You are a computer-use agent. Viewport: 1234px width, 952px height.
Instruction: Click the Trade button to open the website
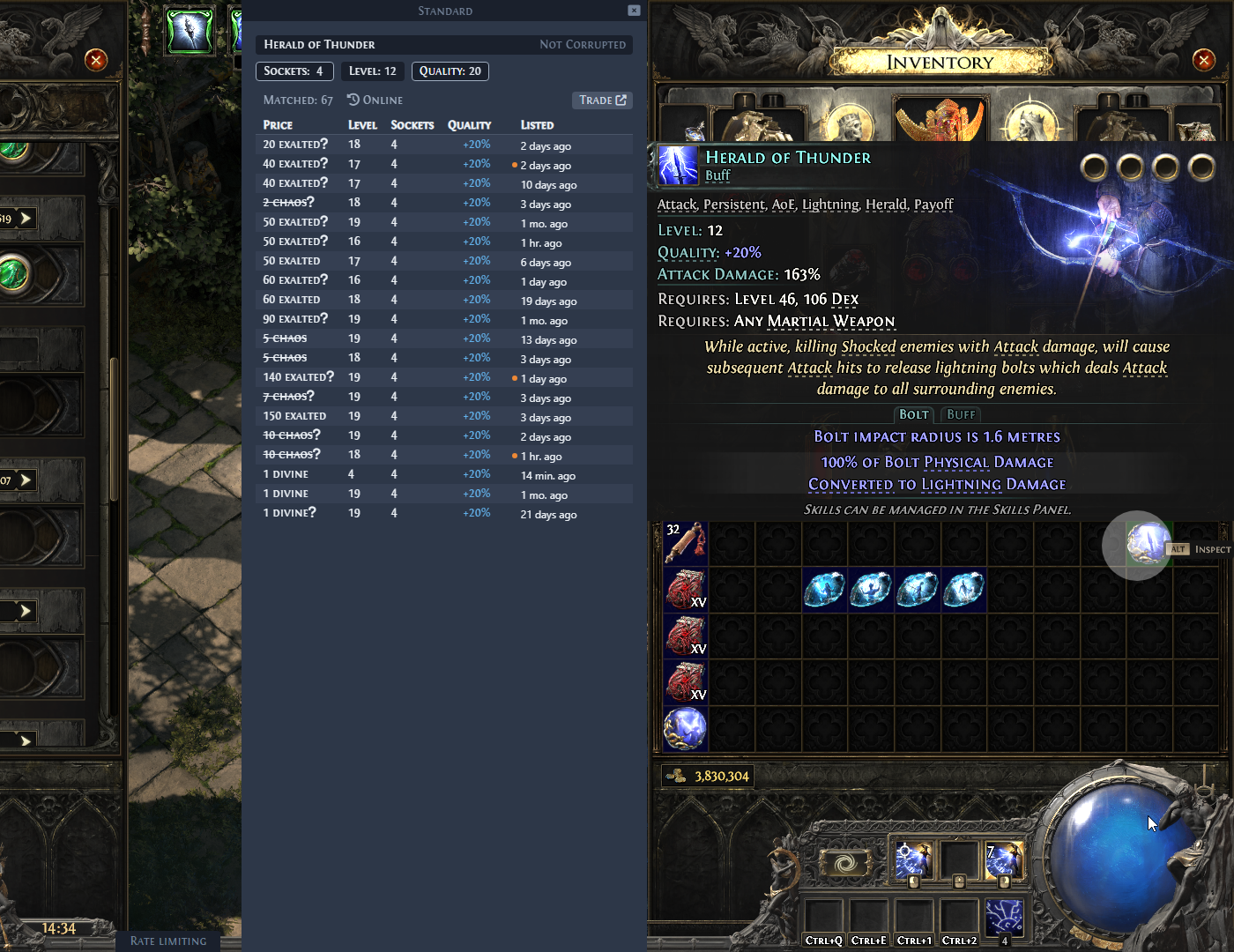pyautogui.click(x=602, y=100)
